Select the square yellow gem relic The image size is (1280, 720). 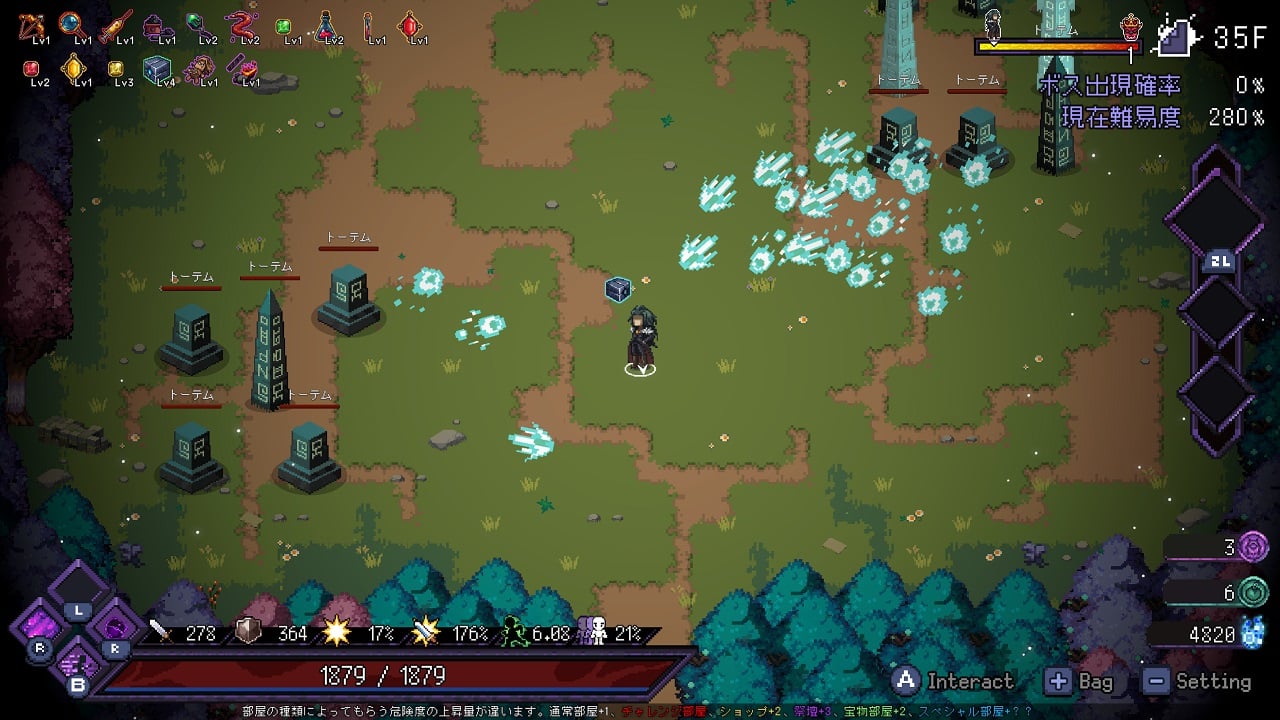(x=115, y=68)
